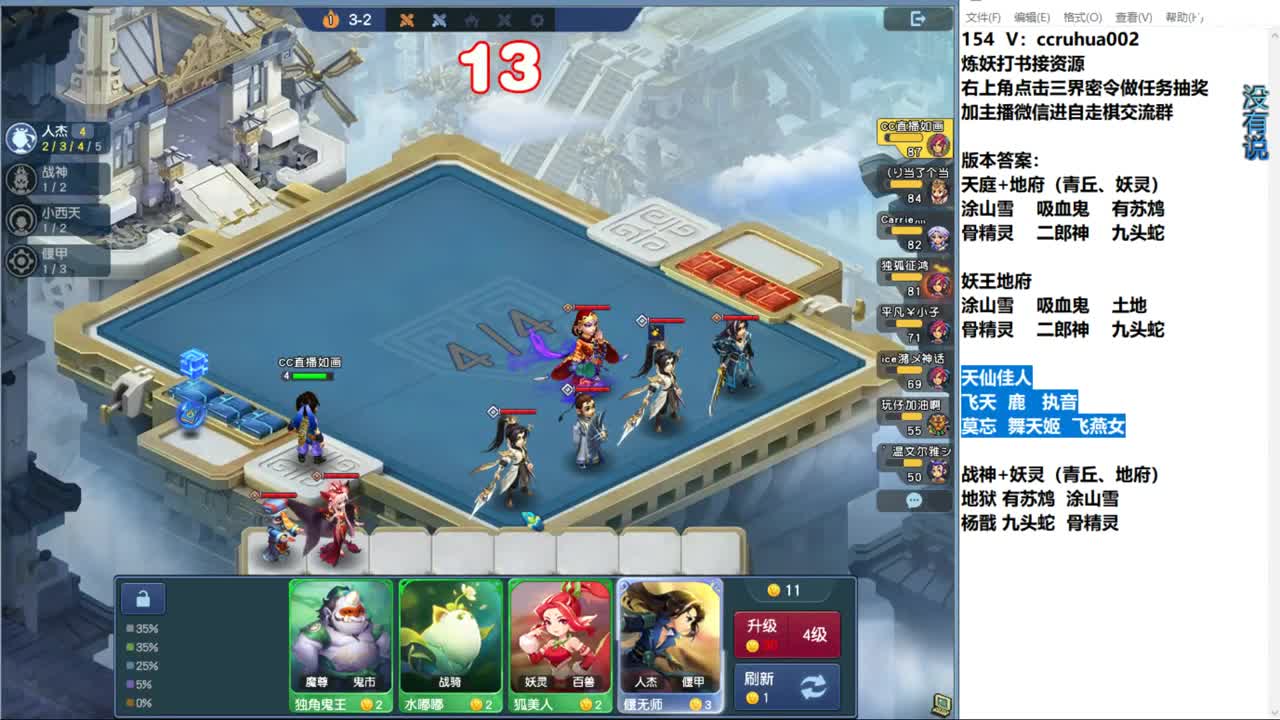Open the 查看(V) menu in Notepad
This screenshot has height=720, width=1280.
click(1132, 16)
